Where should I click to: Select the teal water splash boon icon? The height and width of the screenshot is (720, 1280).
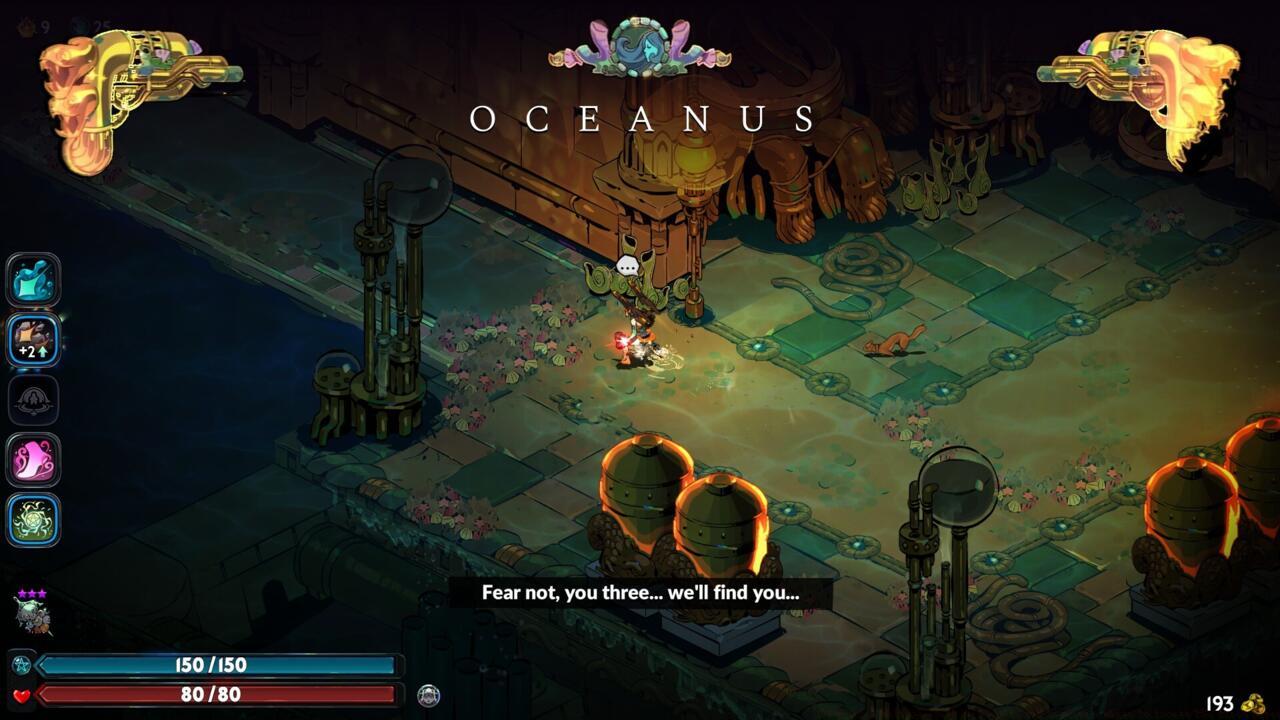click(34, 280)
